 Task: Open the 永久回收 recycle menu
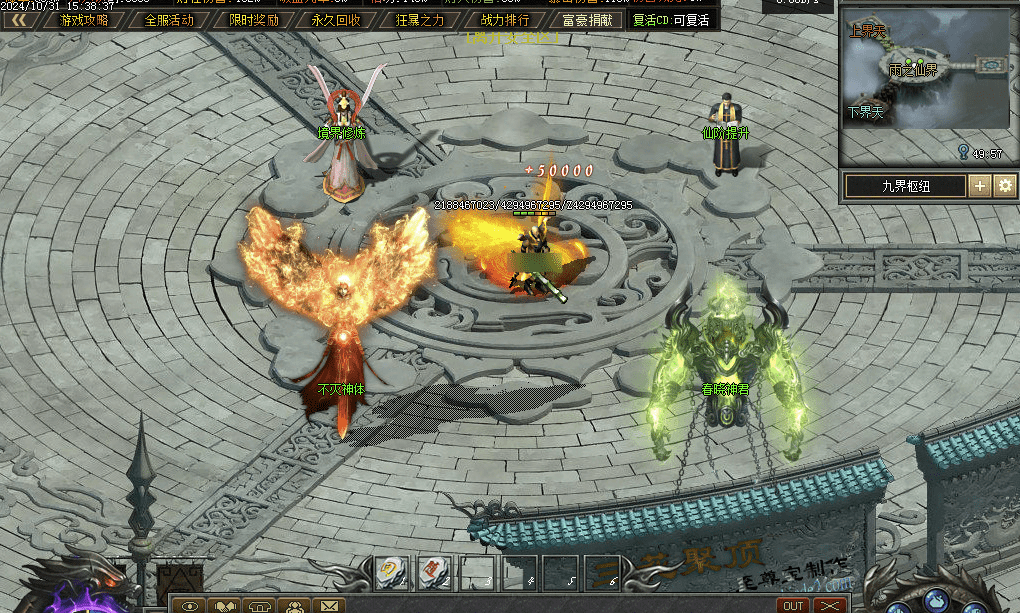pos(336,20)
